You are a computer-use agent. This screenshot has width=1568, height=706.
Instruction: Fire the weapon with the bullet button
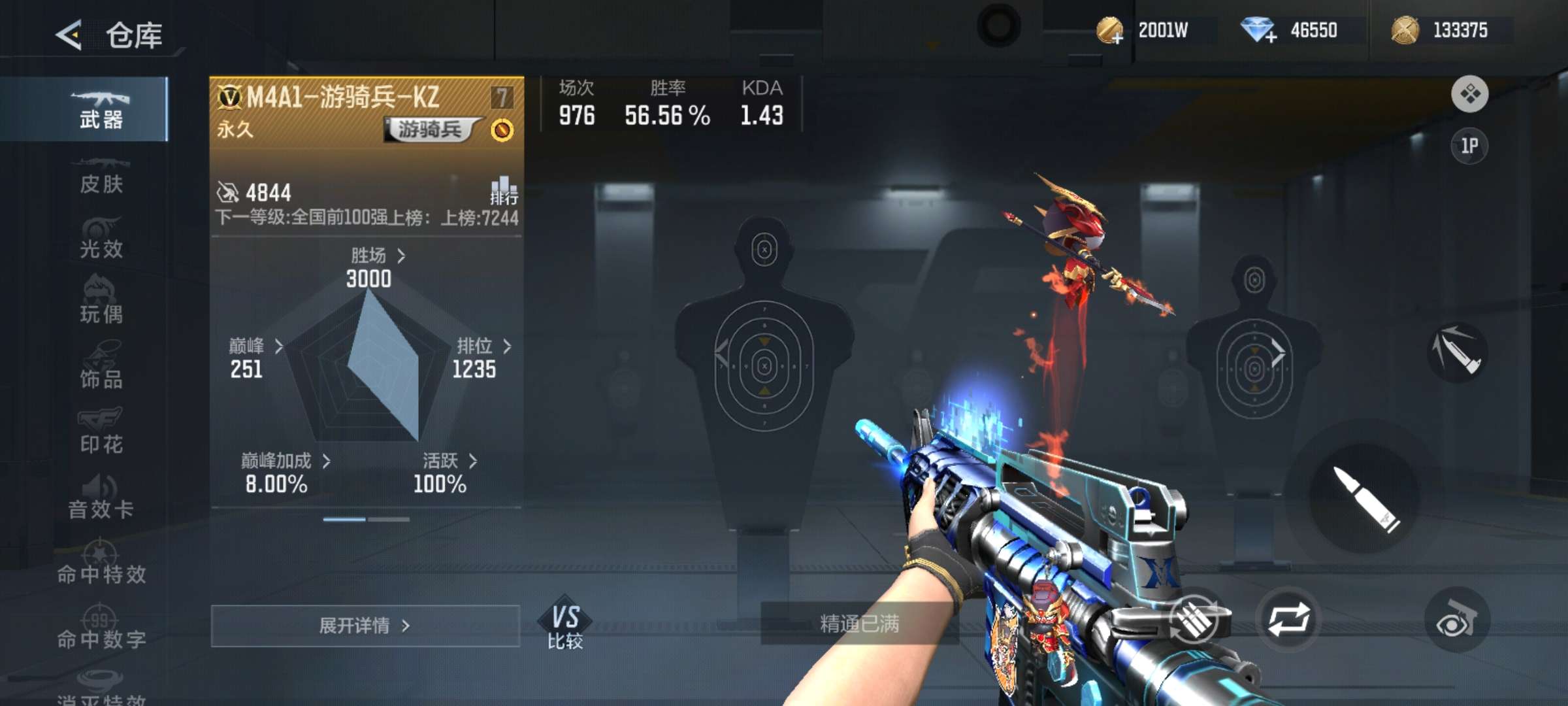1364,498
